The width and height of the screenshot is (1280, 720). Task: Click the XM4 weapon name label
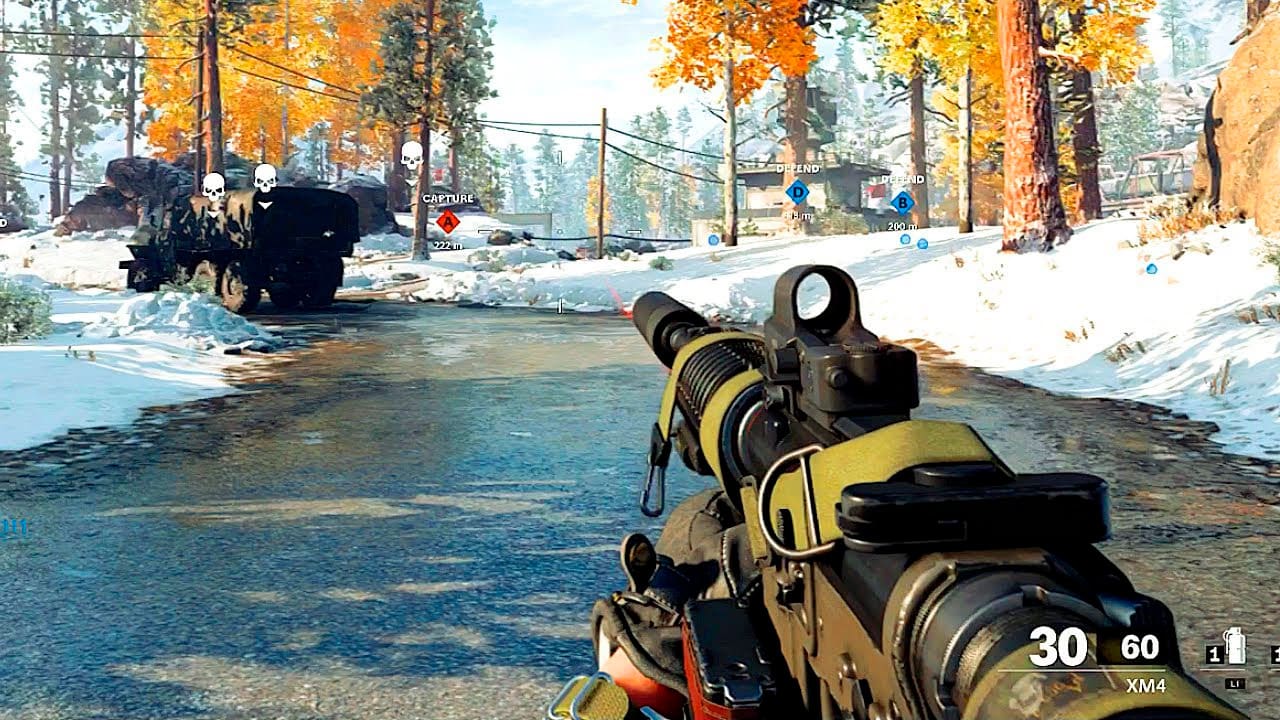(x=1145, y=686)
